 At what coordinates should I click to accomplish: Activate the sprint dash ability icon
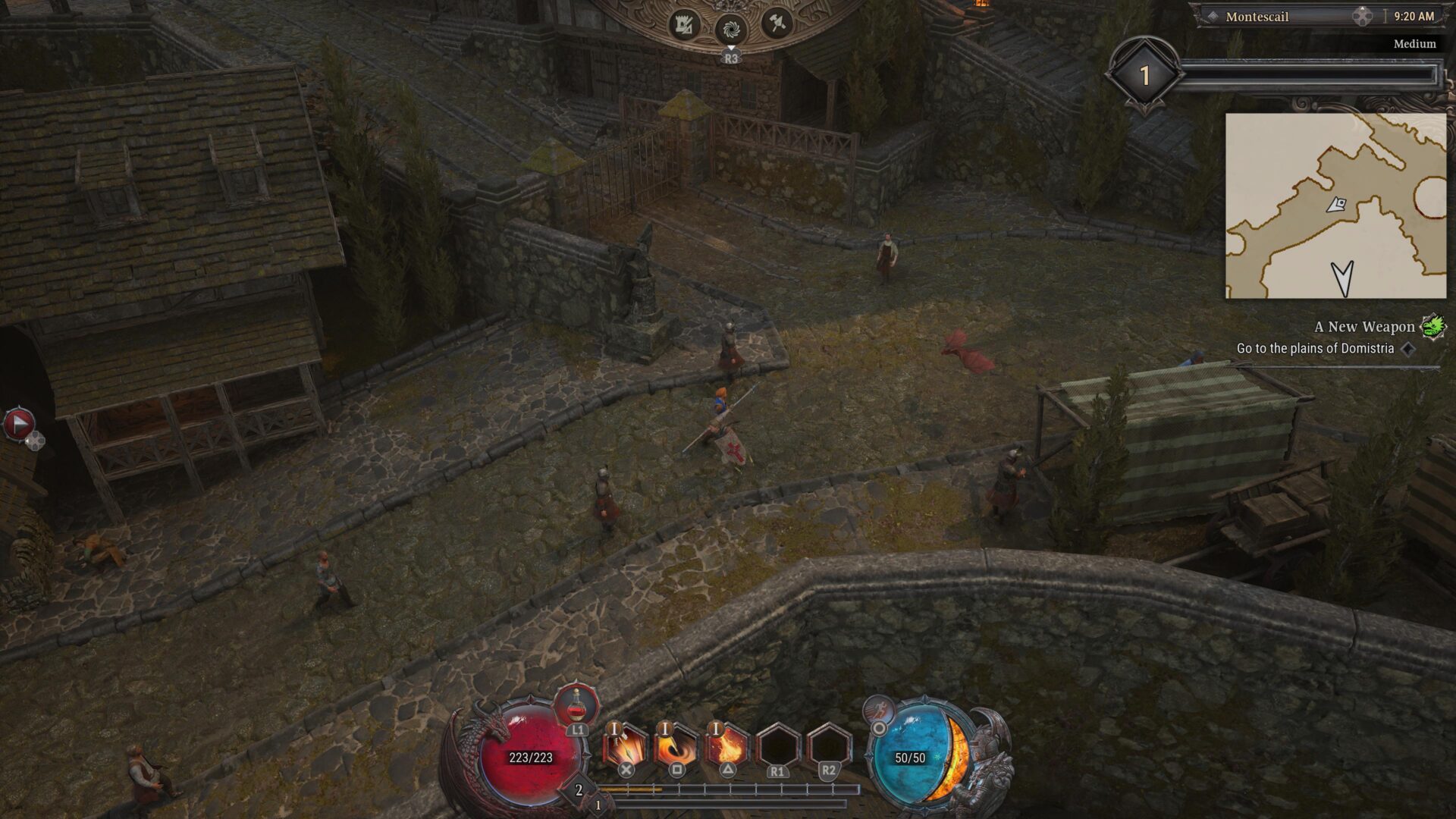880,709
